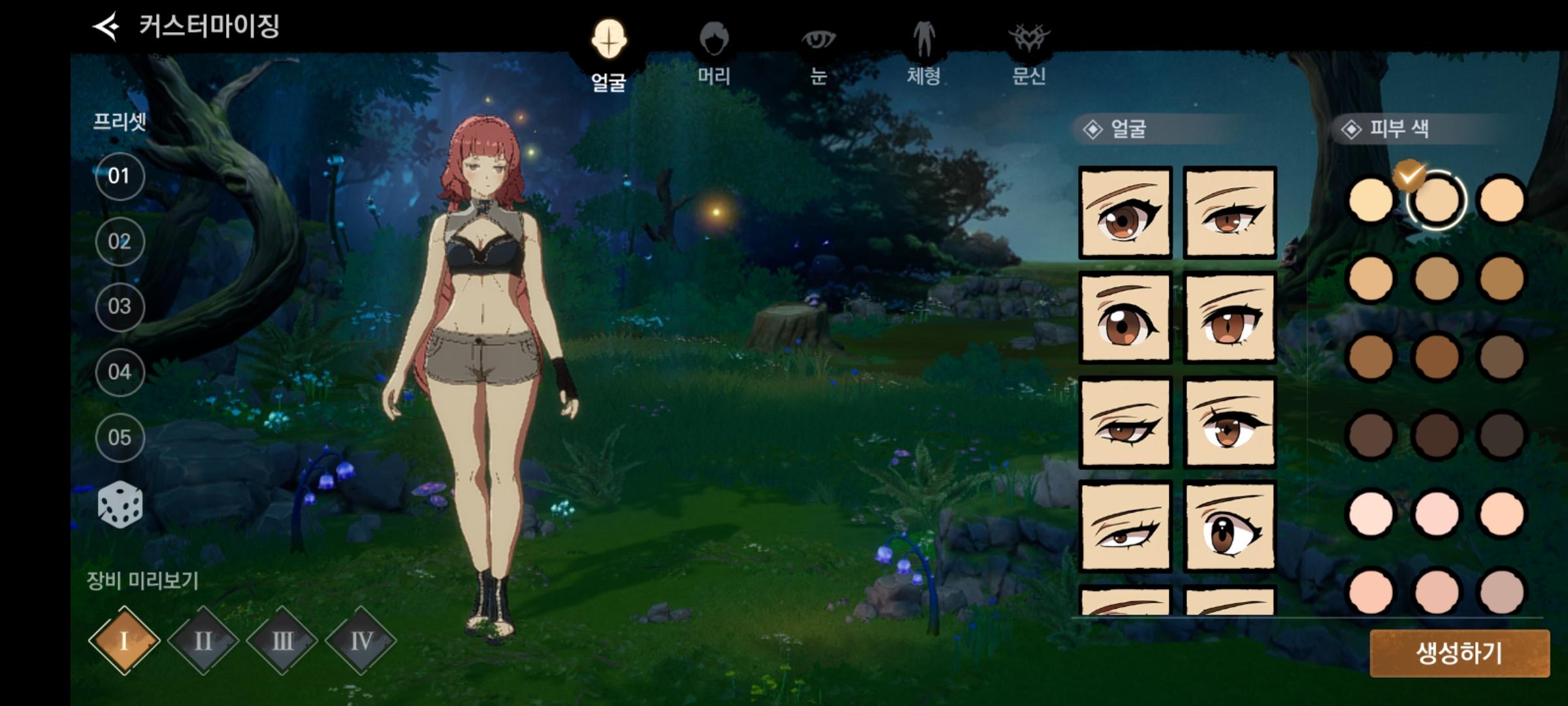This screenshot has width=1568, height=706.
Task: Select equipment preview IV
Action: [361, 641]
